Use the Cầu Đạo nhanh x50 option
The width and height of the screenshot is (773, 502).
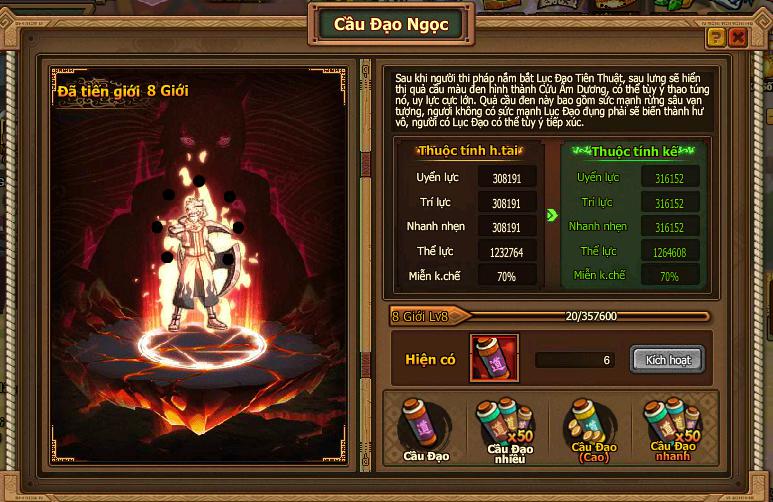click(674, 424)
